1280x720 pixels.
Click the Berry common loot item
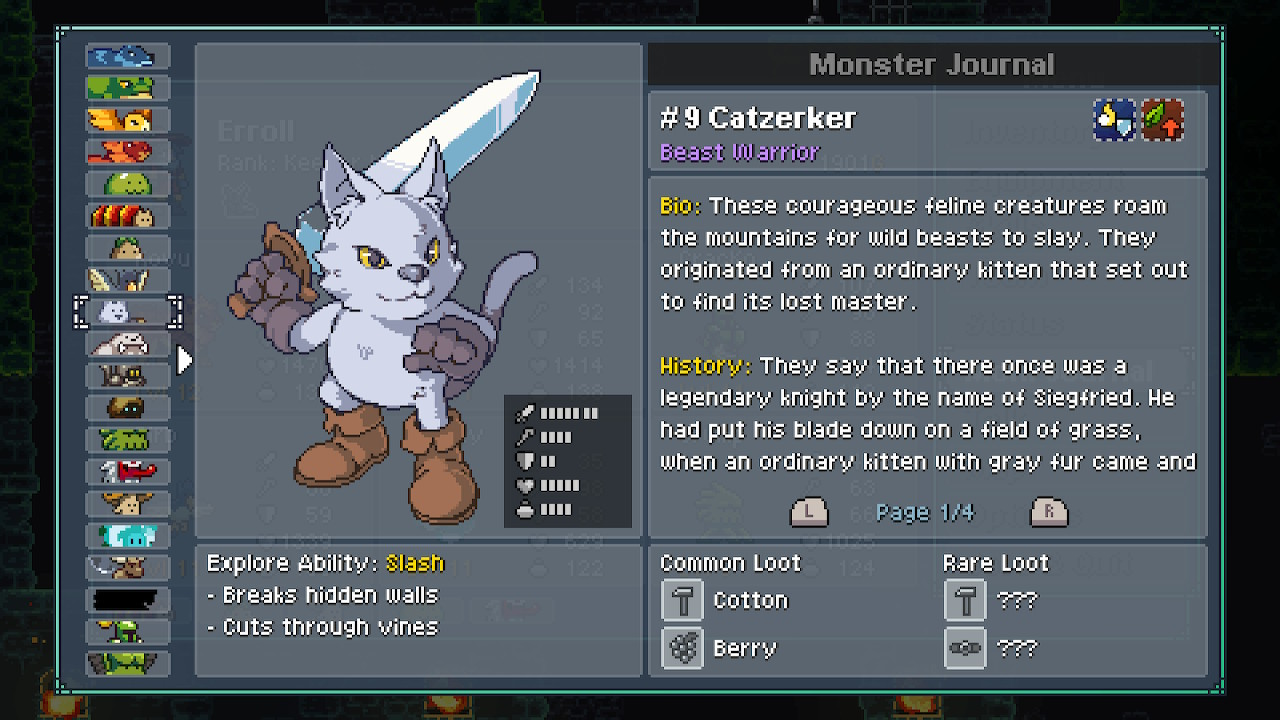click(684, 648)
